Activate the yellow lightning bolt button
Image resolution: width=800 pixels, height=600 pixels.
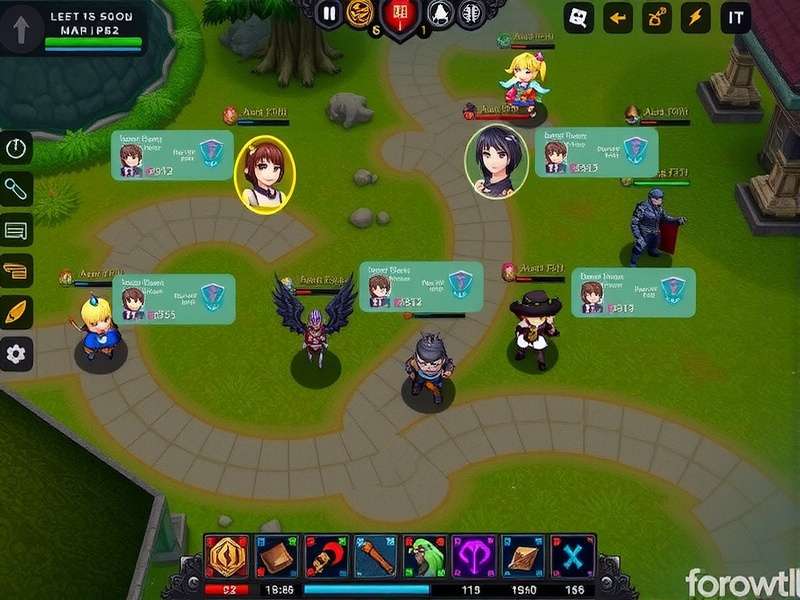[694, 17]
